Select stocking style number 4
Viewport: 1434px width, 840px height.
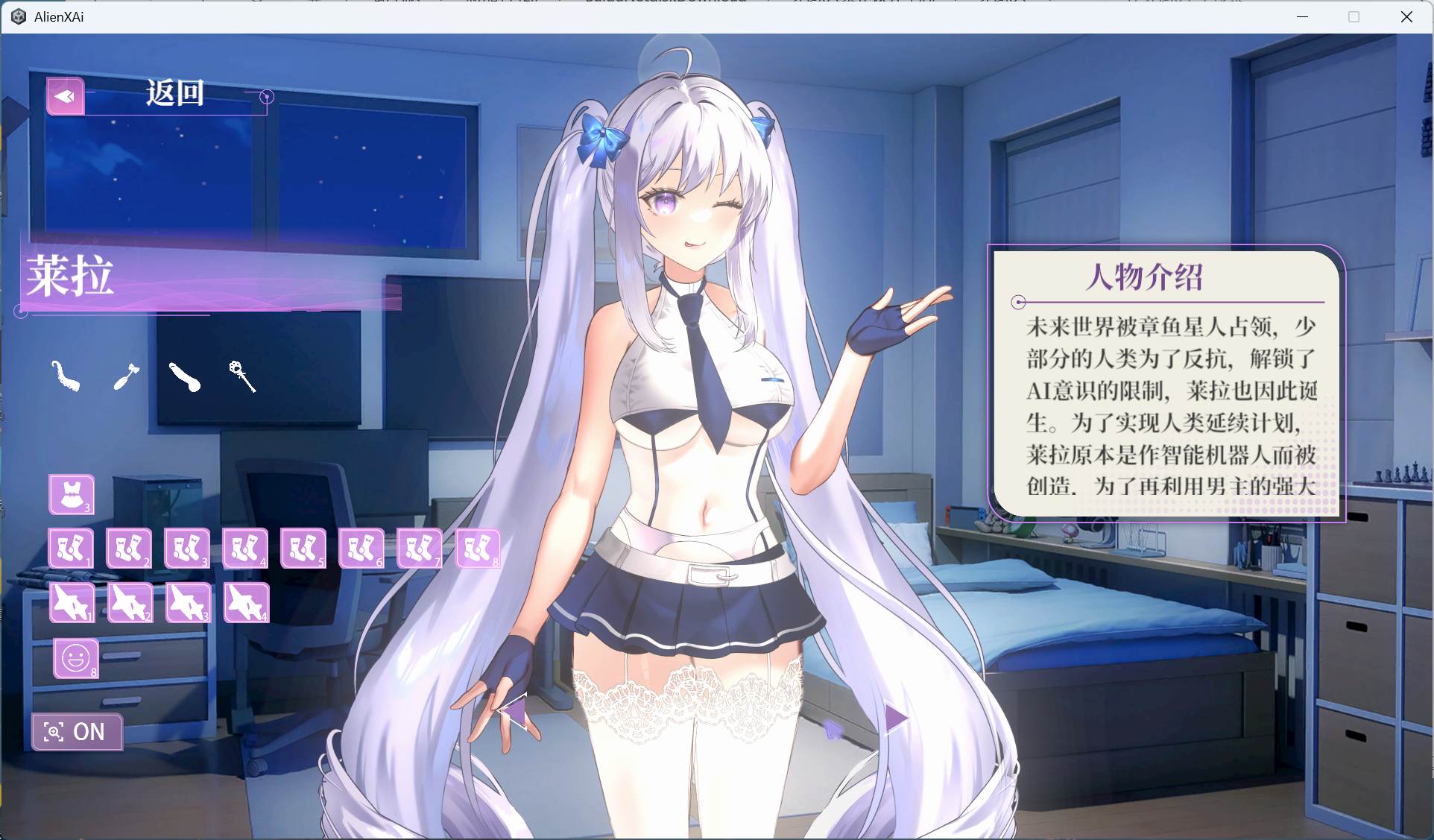245,548
